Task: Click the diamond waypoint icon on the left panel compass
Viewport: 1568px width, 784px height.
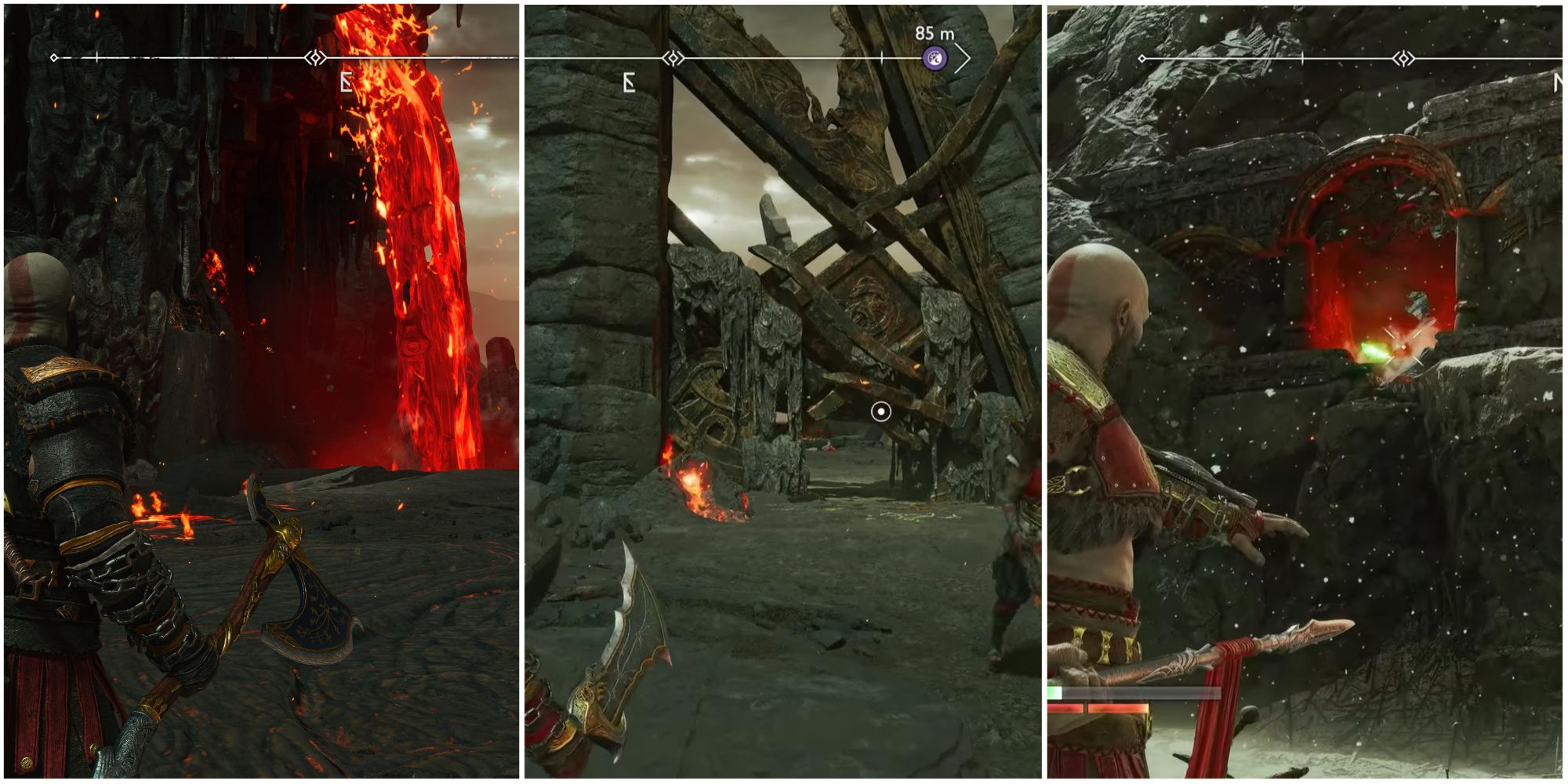Action: (316, 58)
